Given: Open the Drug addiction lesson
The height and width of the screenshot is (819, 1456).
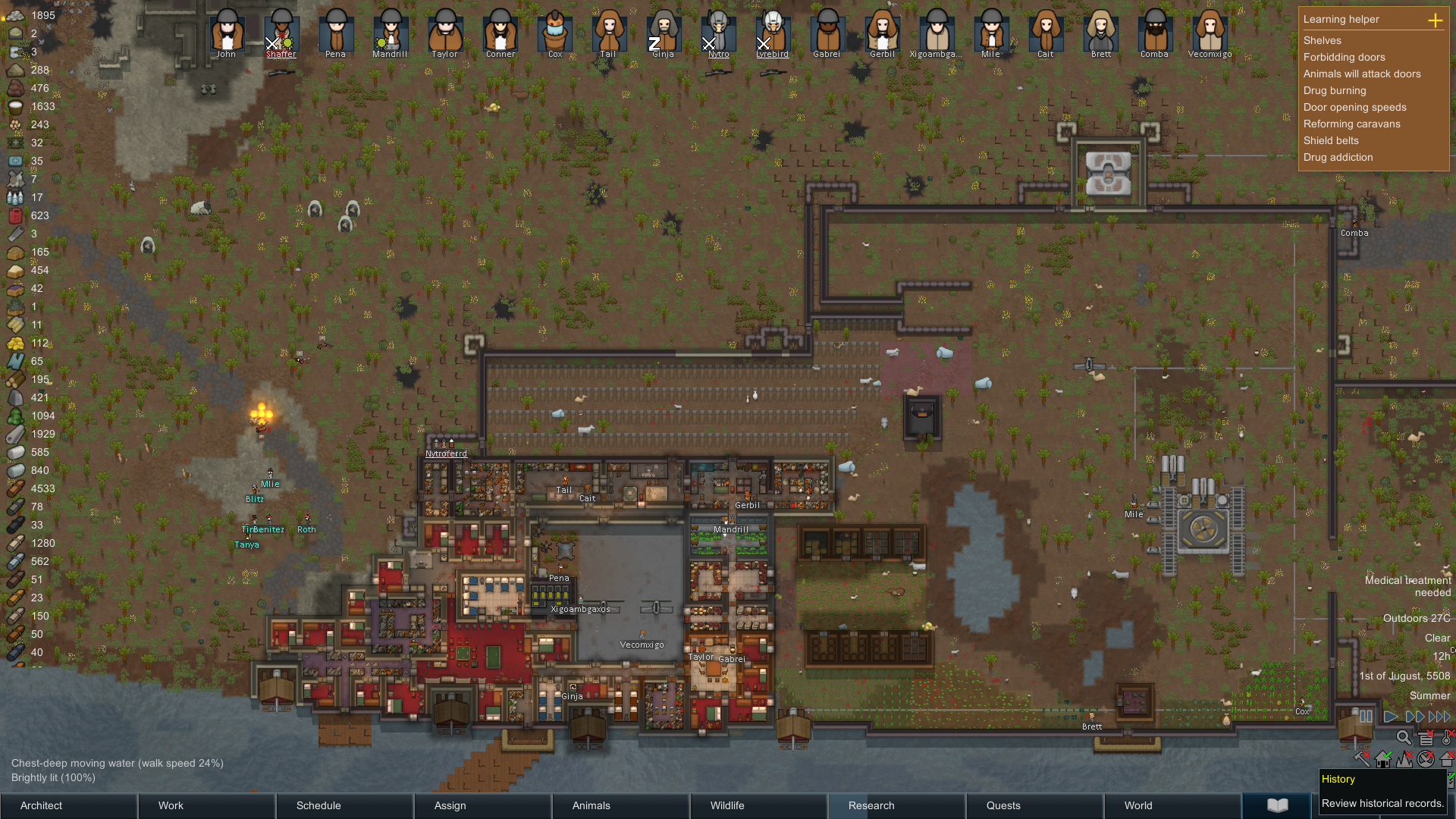Looking at the screenshot, I should (x=1338, y=158).
